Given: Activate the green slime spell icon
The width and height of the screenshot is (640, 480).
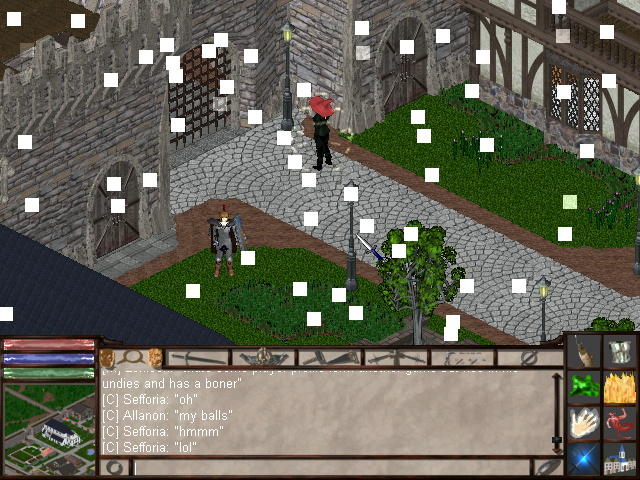Looking at the screenshot, I should [585, 387].
